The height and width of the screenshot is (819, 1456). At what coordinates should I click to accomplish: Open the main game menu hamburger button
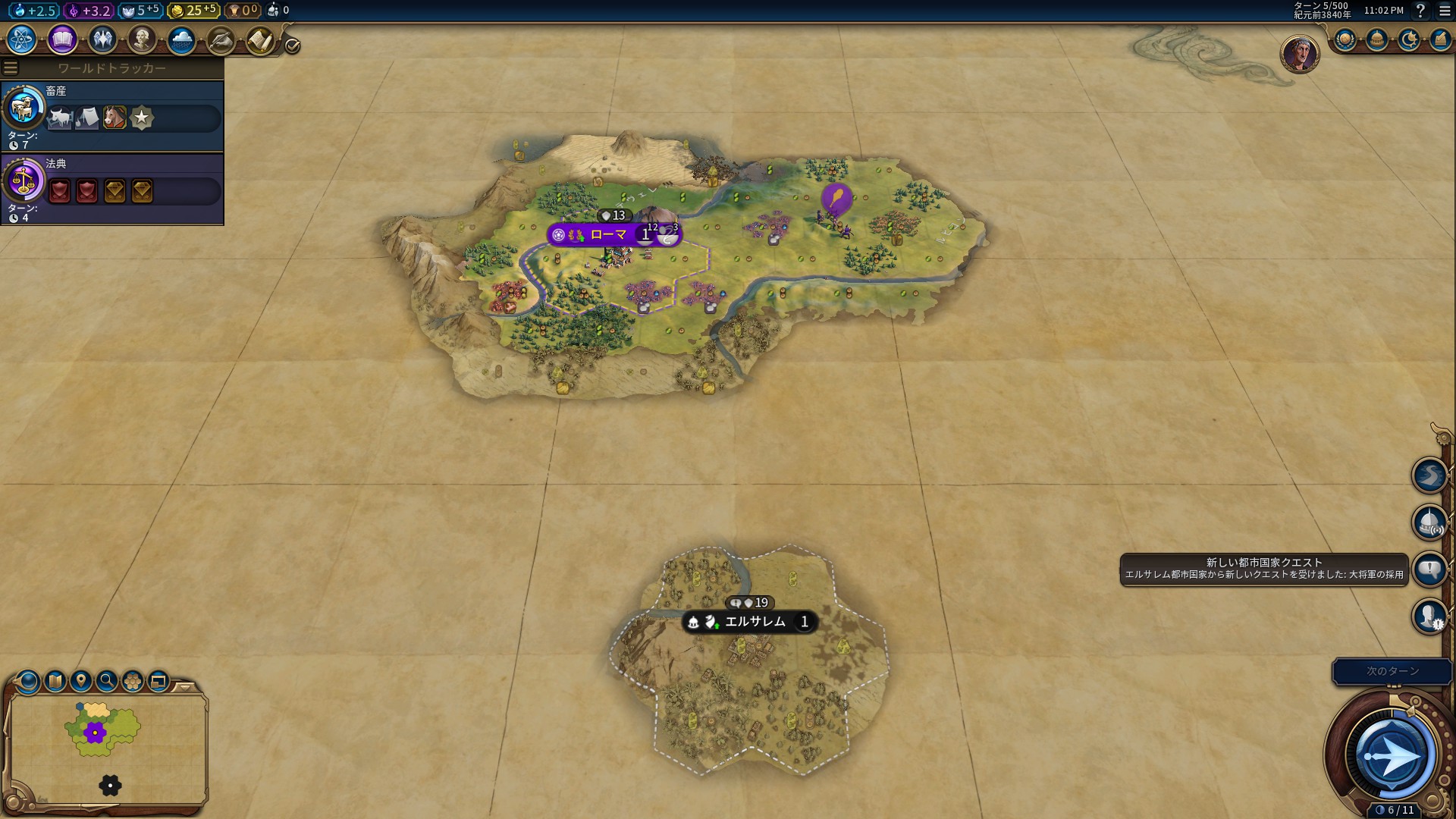1445,11
